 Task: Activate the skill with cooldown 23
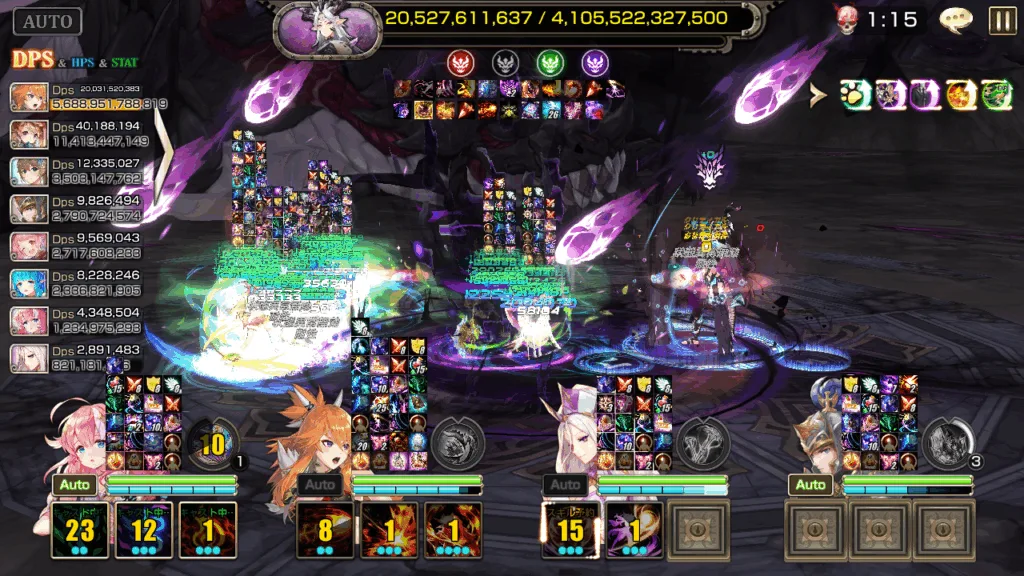pos(81,530)
